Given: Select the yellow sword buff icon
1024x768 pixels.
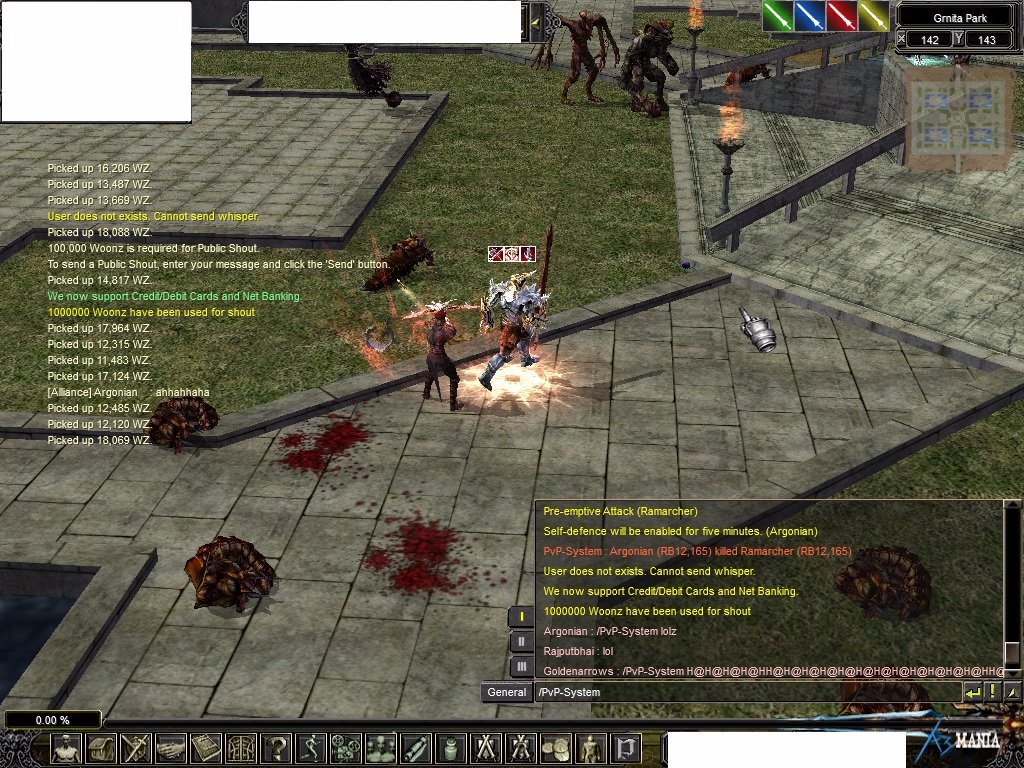Looking at the screenshot, I should pyautogui.click(x=873, y=16).
